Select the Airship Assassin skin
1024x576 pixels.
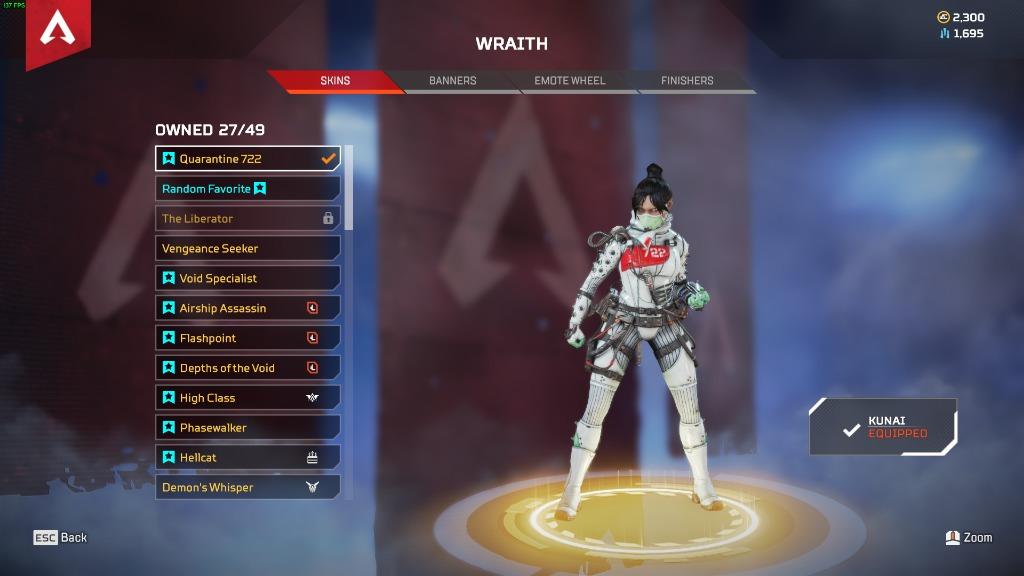point(247,308)
